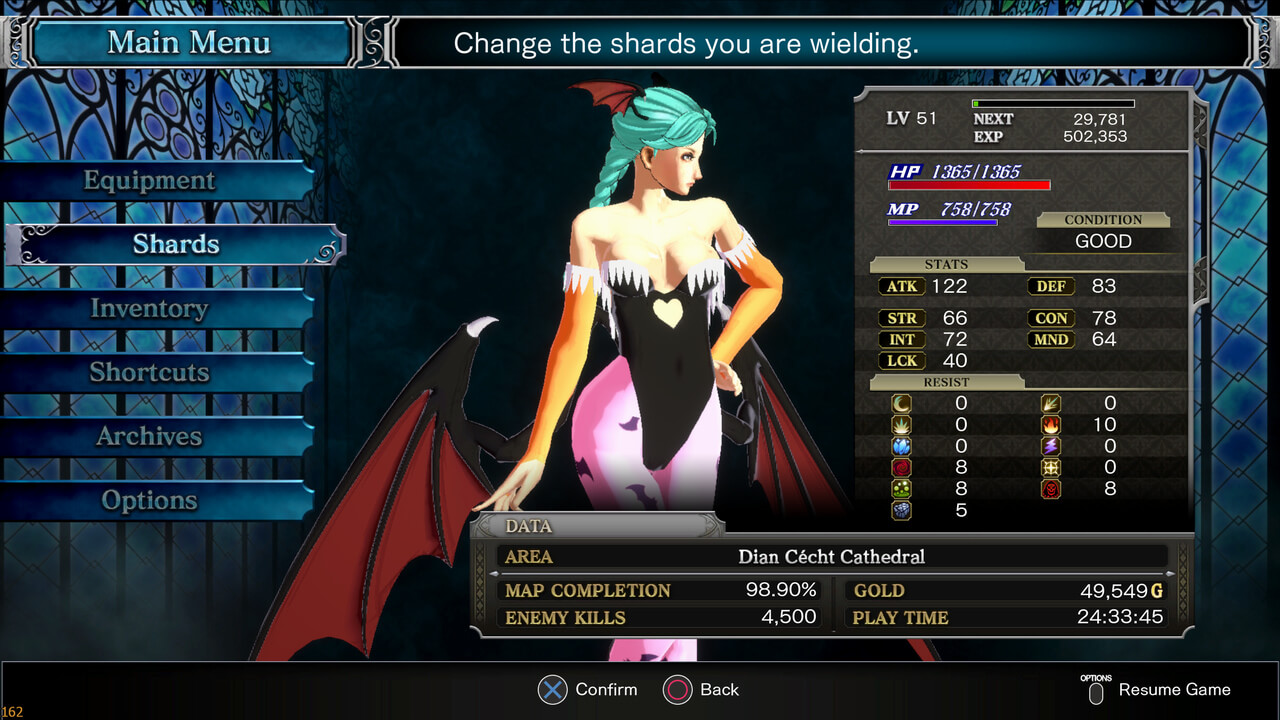The height and width of the screenshot is (720, 1280).
Task: Choose the Shortcuts menu option
Action: click(150, 373)
